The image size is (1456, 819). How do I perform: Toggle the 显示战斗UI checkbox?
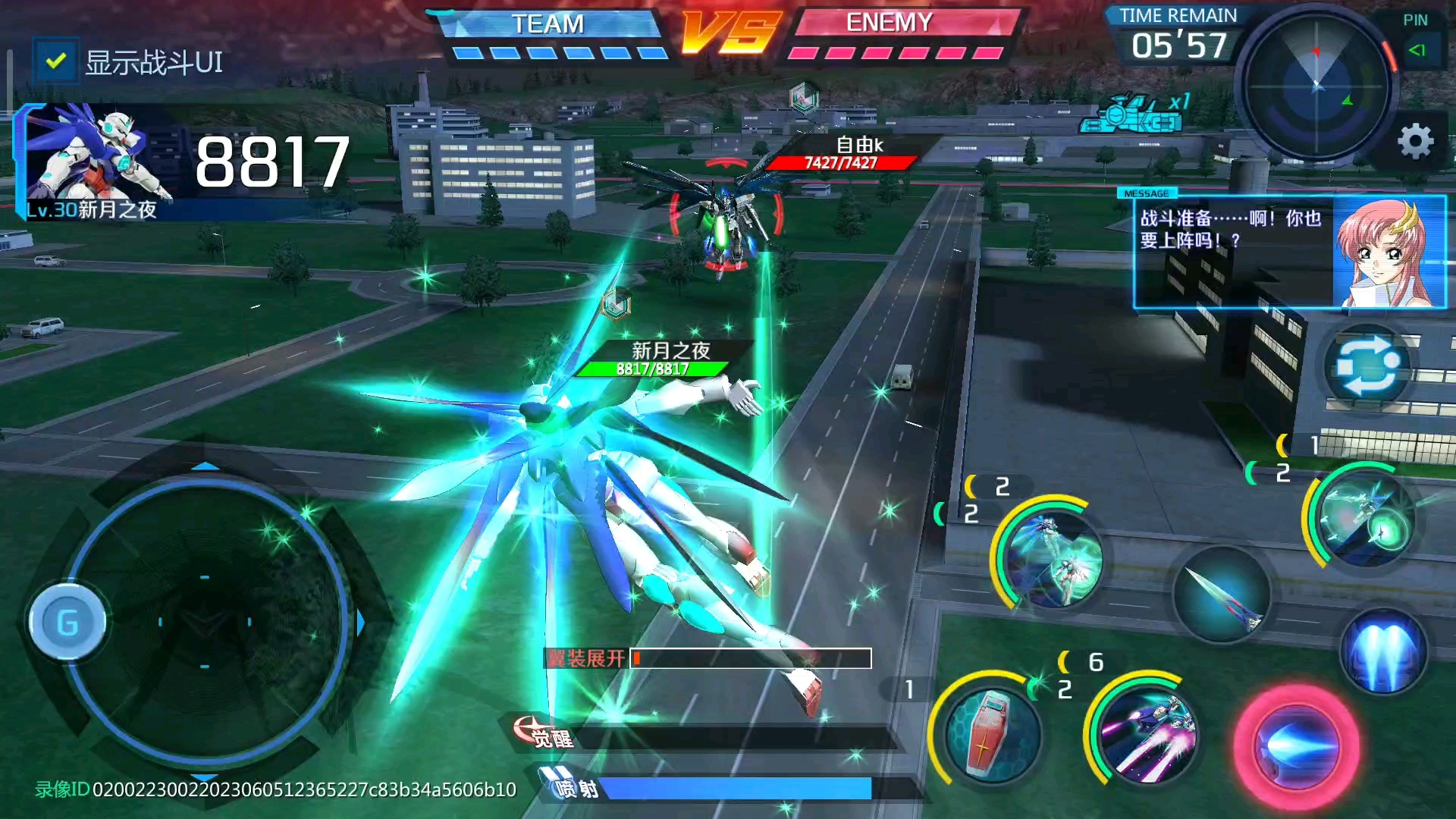55,61
